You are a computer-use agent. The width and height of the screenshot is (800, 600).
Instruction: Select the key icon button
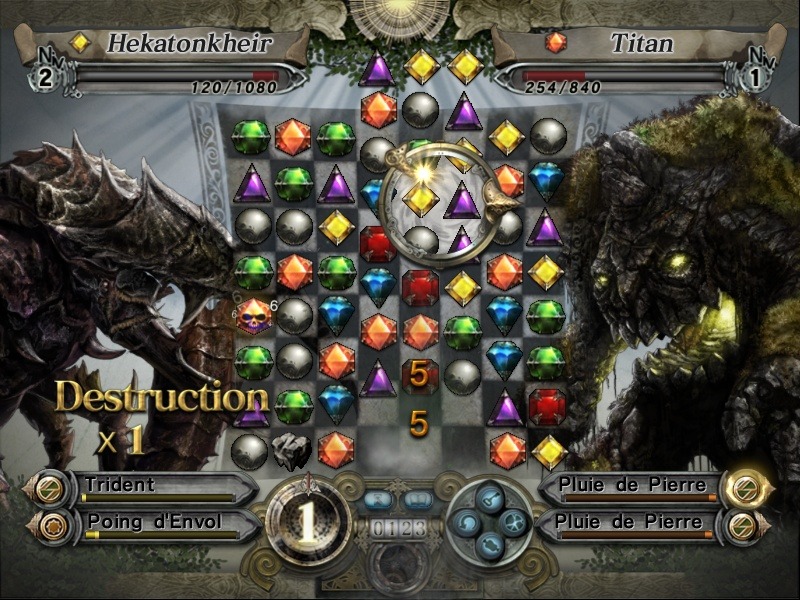point(489,499)
